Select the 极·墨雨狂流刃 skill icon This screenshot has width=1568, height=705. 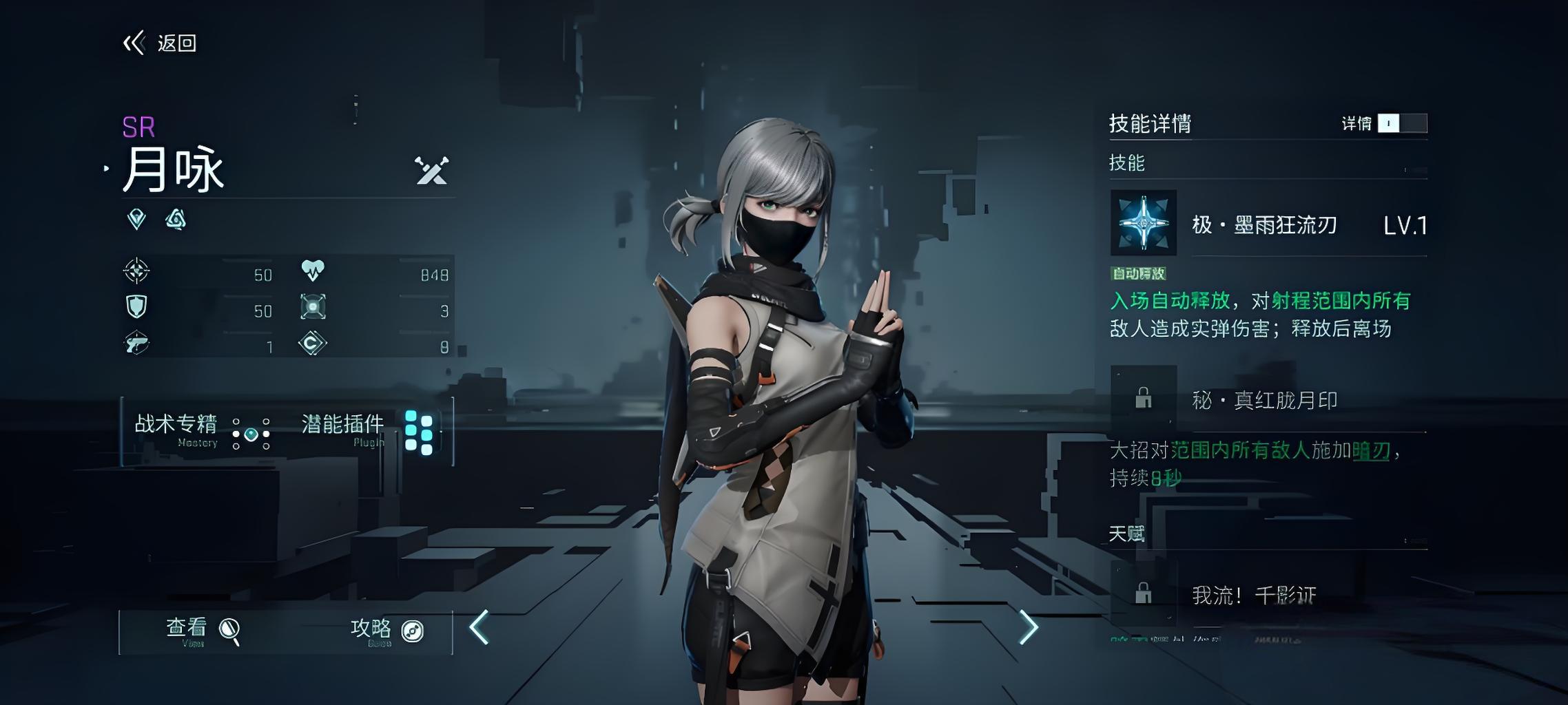coord(1144,223)
